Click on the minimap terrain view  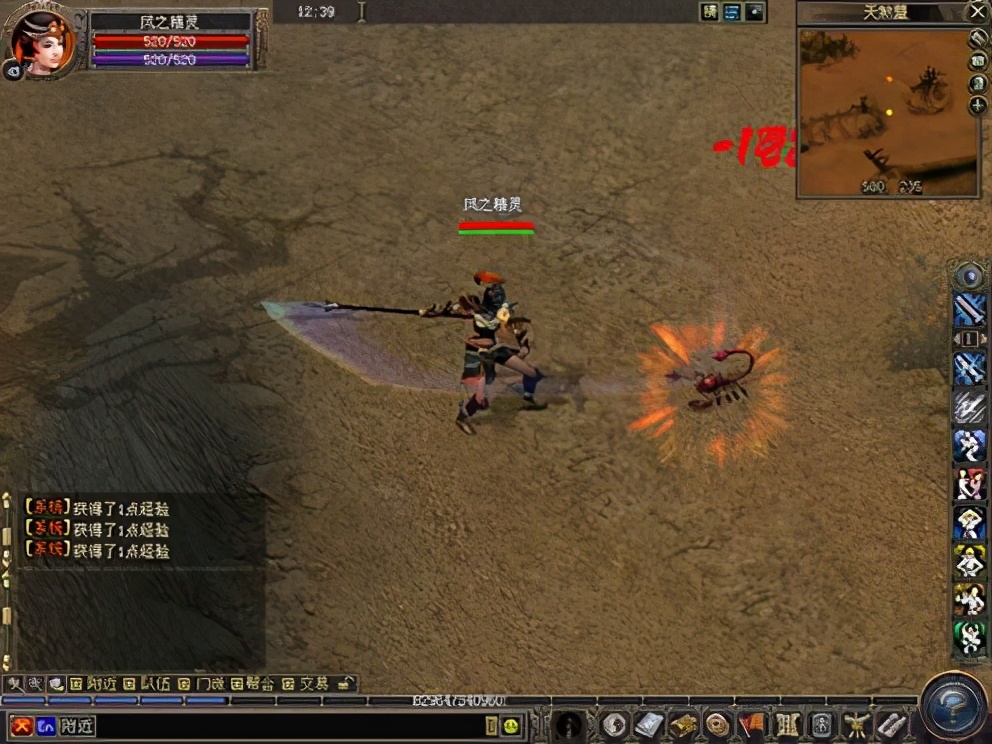[x=885, y=110]
